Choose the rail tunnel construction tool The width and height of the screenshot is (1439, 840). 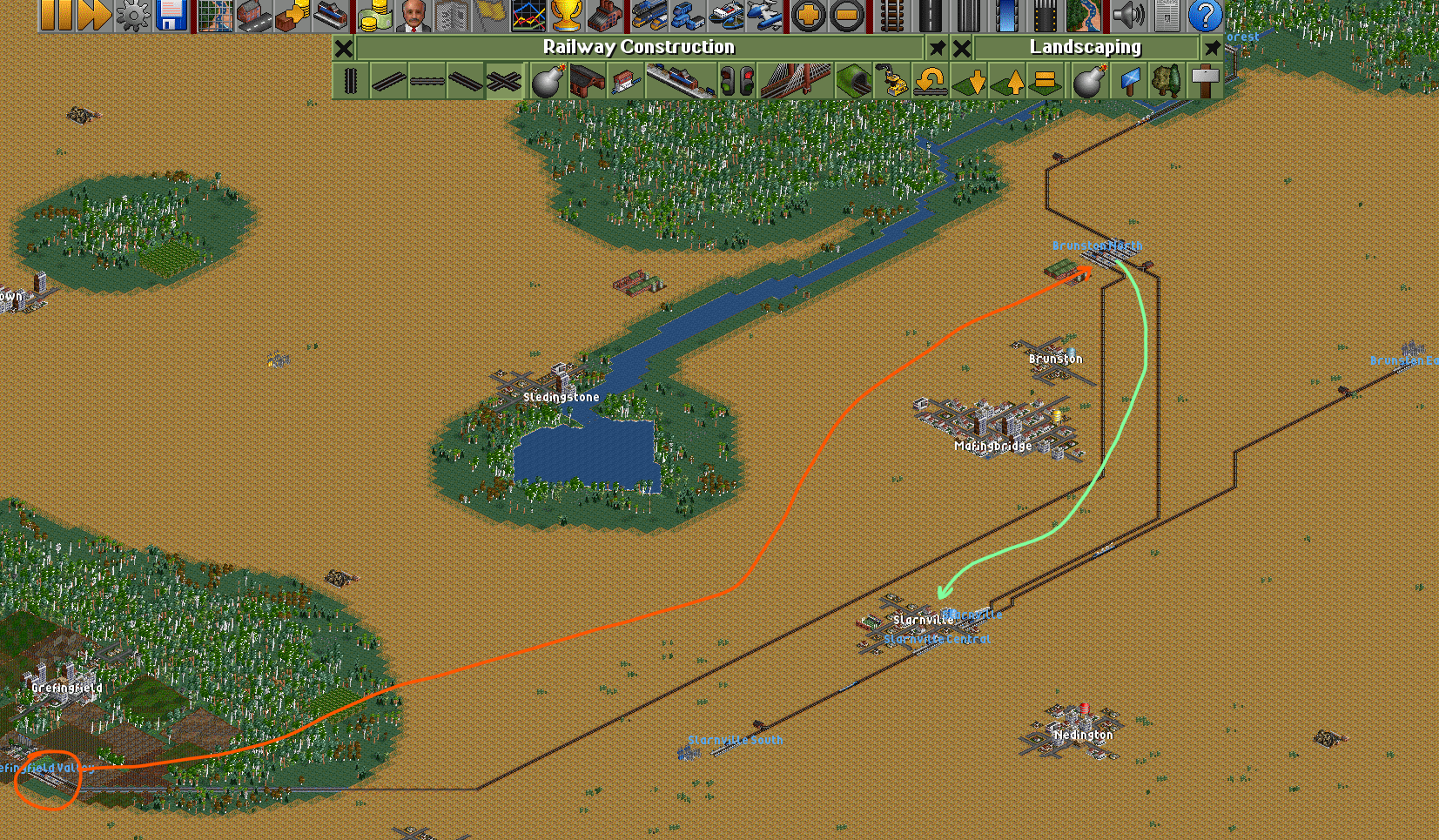pos(853,82)
